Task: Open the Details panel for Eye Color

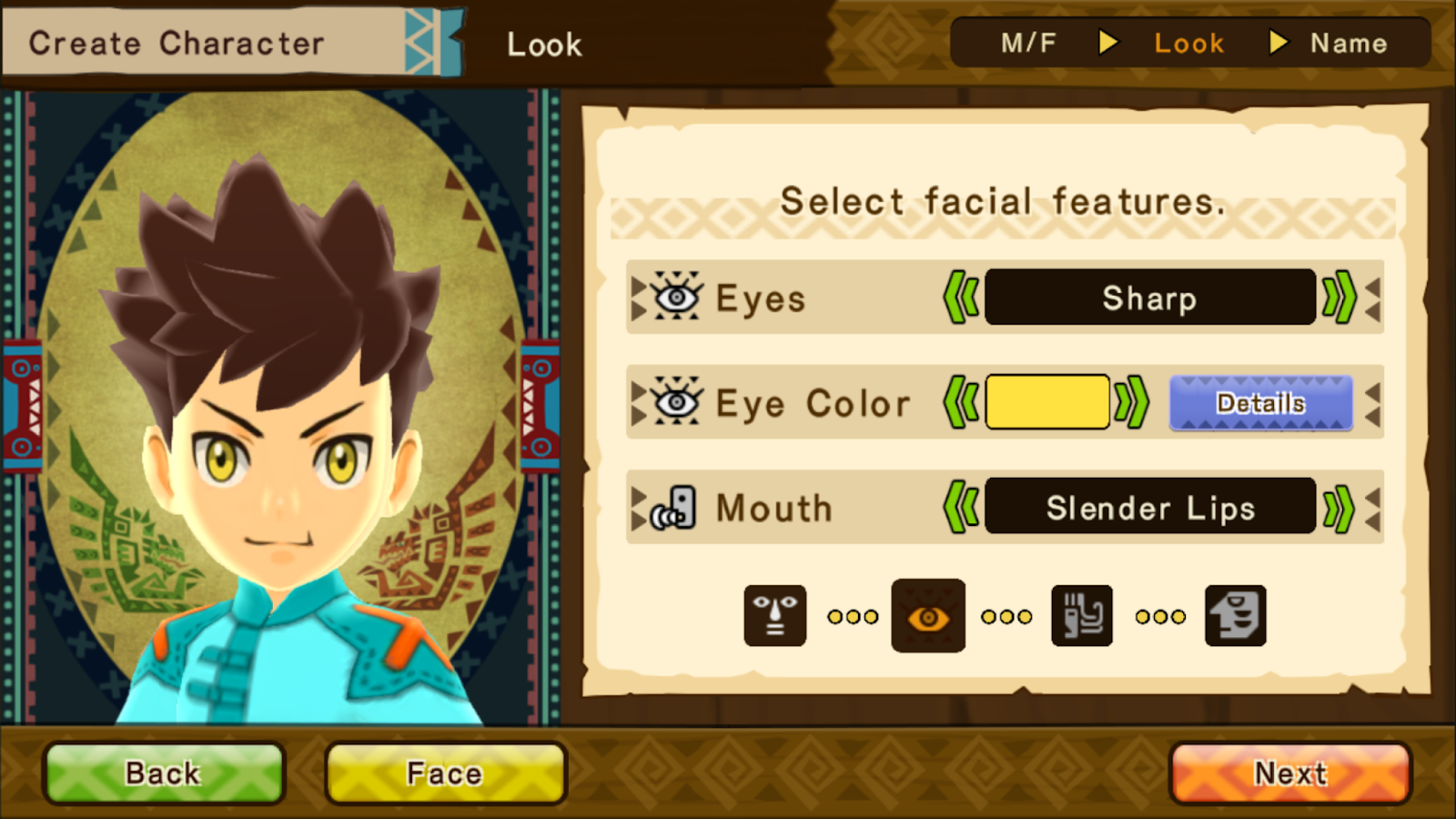Action: click(x=1261, y=401)
